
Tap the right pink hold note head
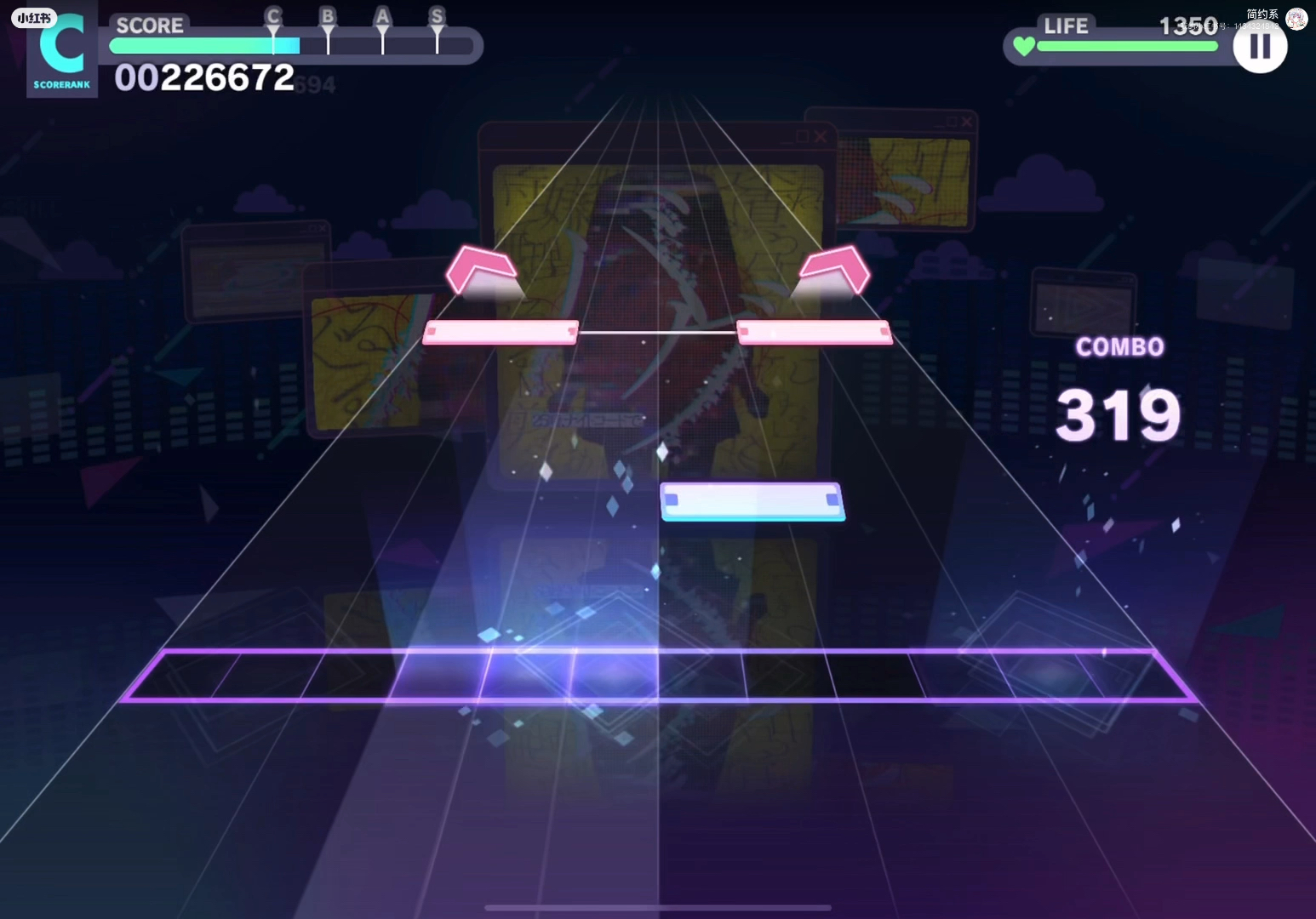pos(813,332)
